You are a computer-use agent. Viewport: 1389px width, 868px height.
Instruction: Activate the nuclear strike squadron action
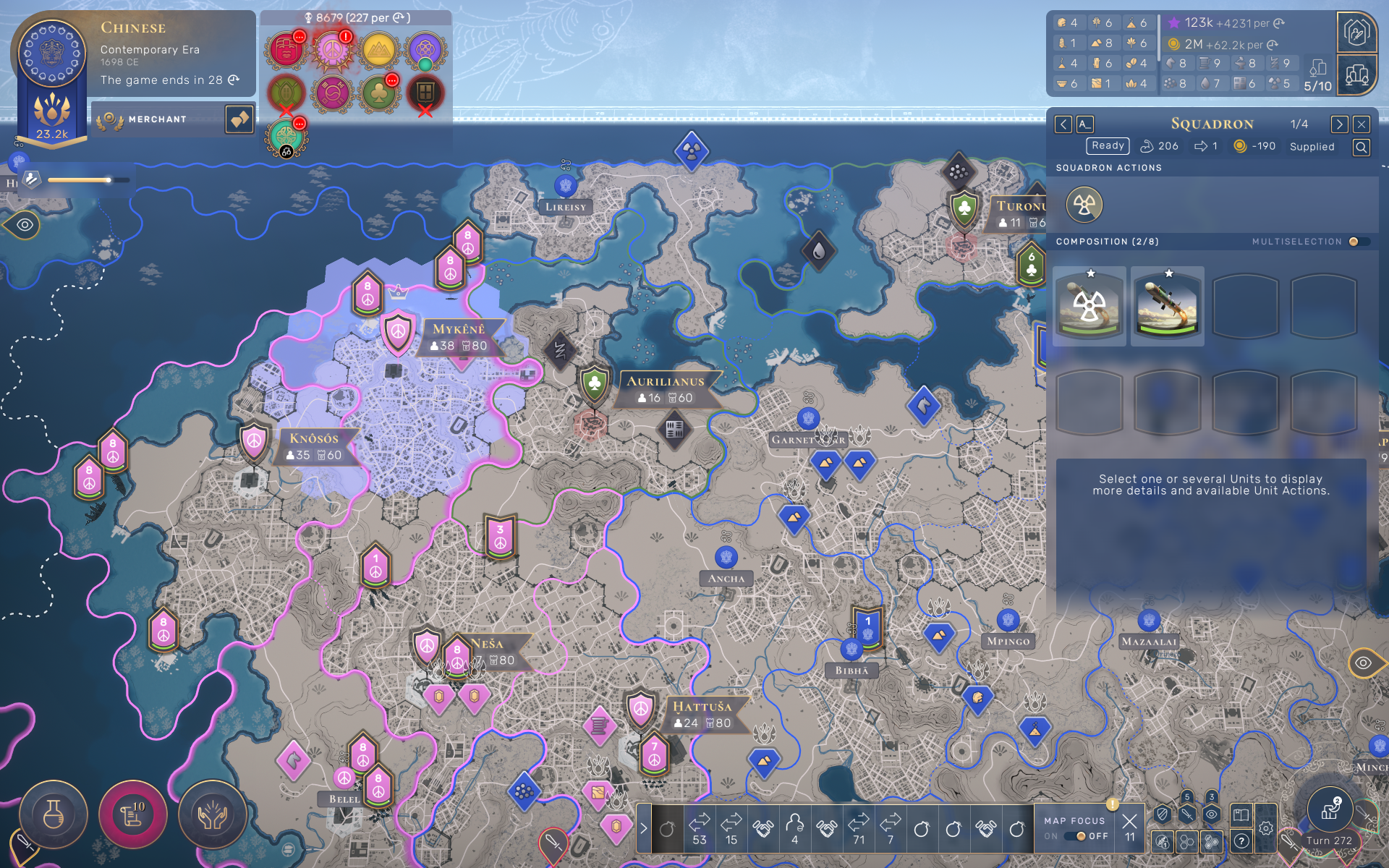coord(1084,205)
